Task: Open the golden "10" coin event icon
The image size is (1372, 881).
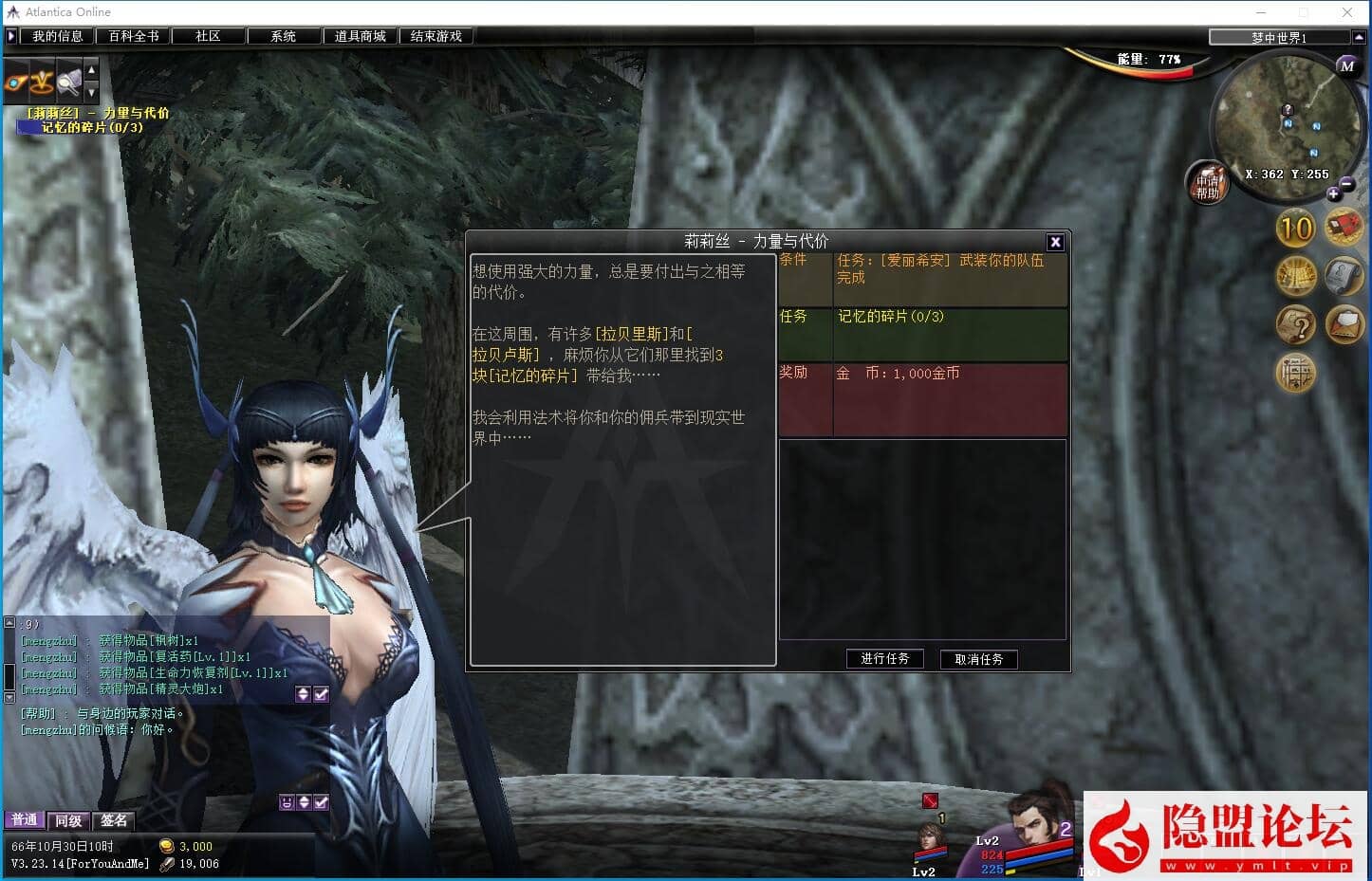Action: pos(1295,229)
